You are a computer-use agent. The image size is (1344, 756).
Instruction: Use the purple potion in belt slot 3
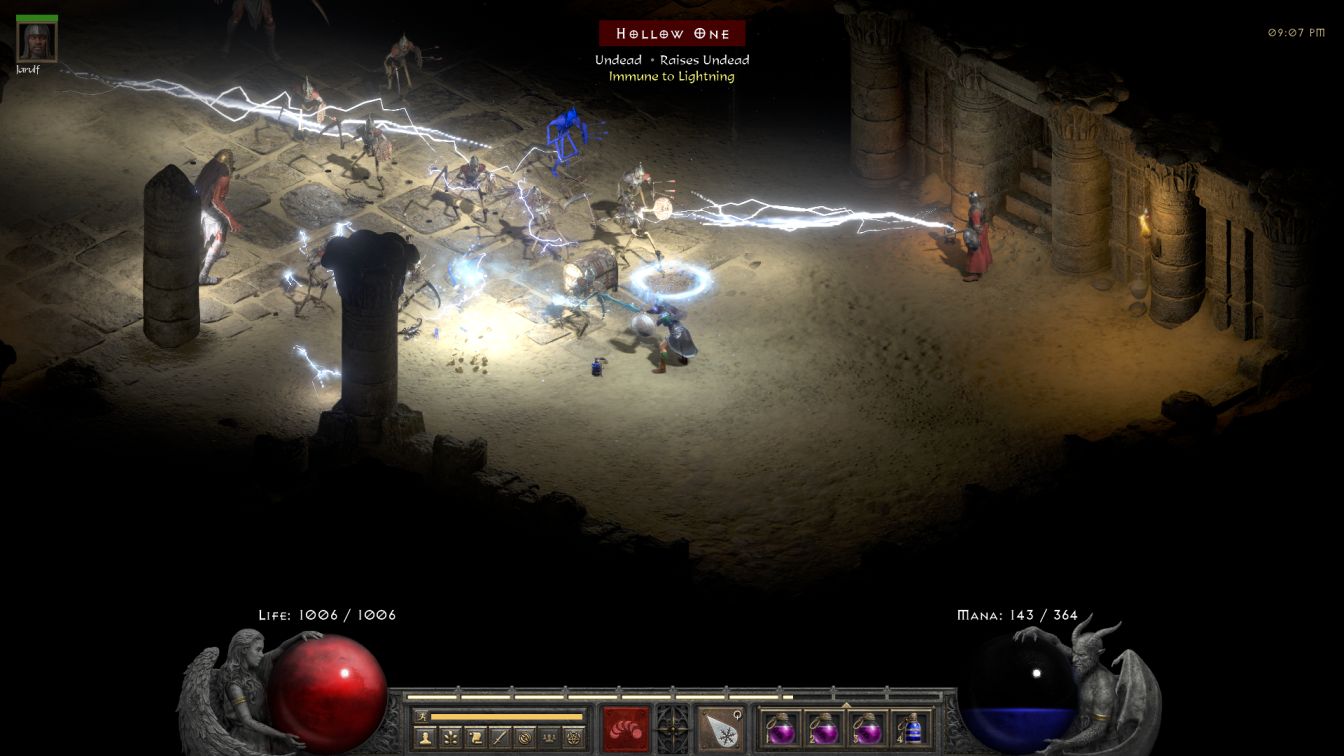pos(867,728)
